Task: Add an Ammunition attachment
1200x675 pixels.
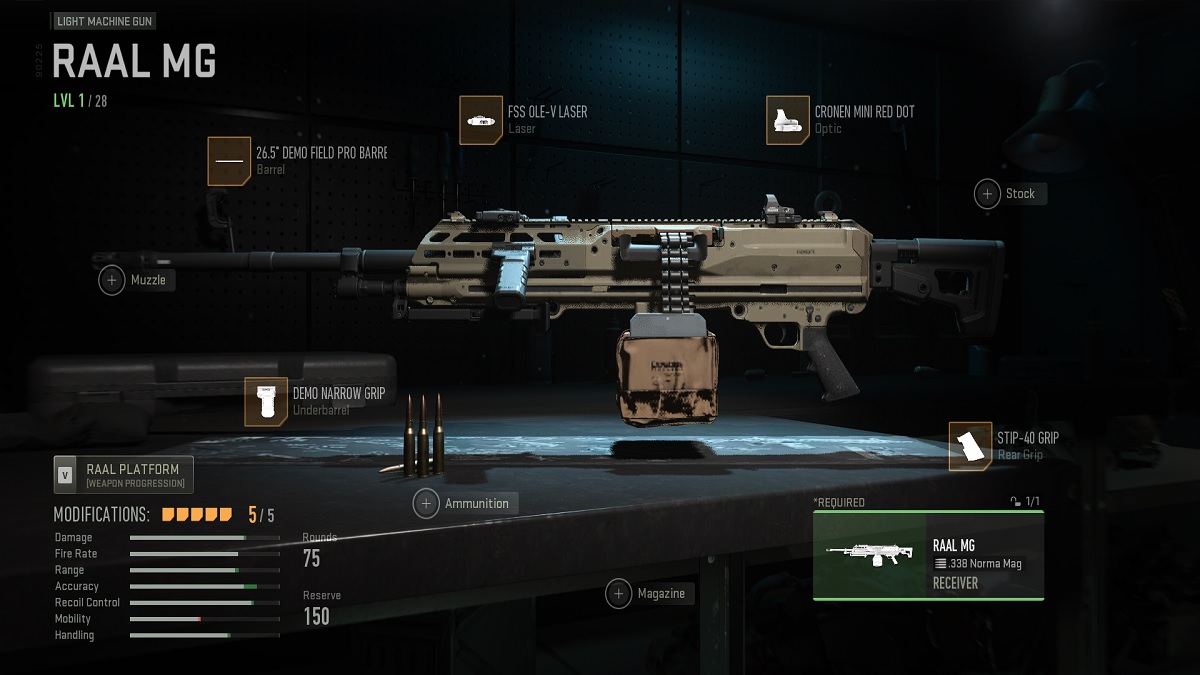Action: click(x=427, y=503)
